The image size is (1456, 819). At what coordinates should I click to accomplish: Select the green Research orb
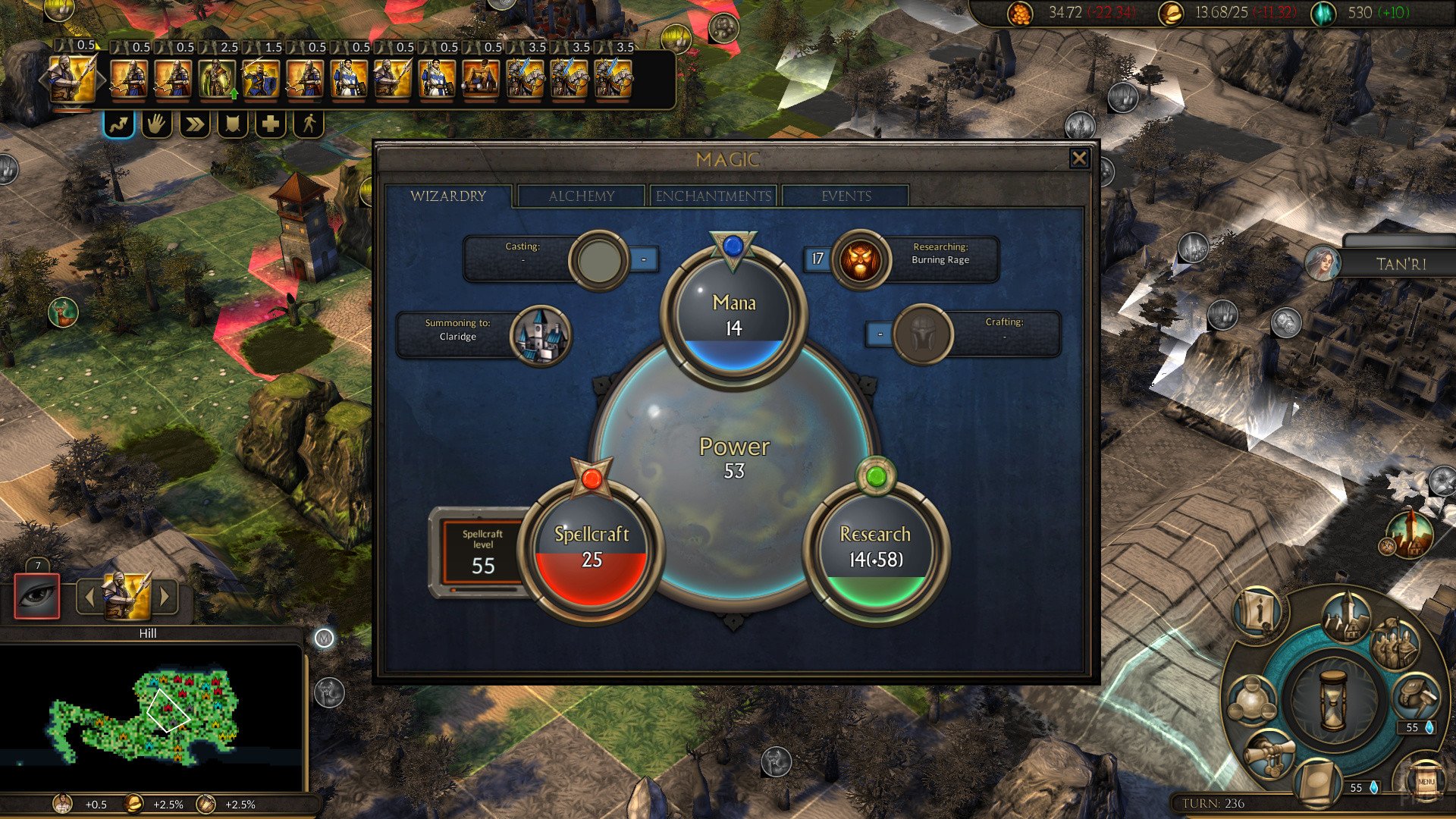pos(875,548)
